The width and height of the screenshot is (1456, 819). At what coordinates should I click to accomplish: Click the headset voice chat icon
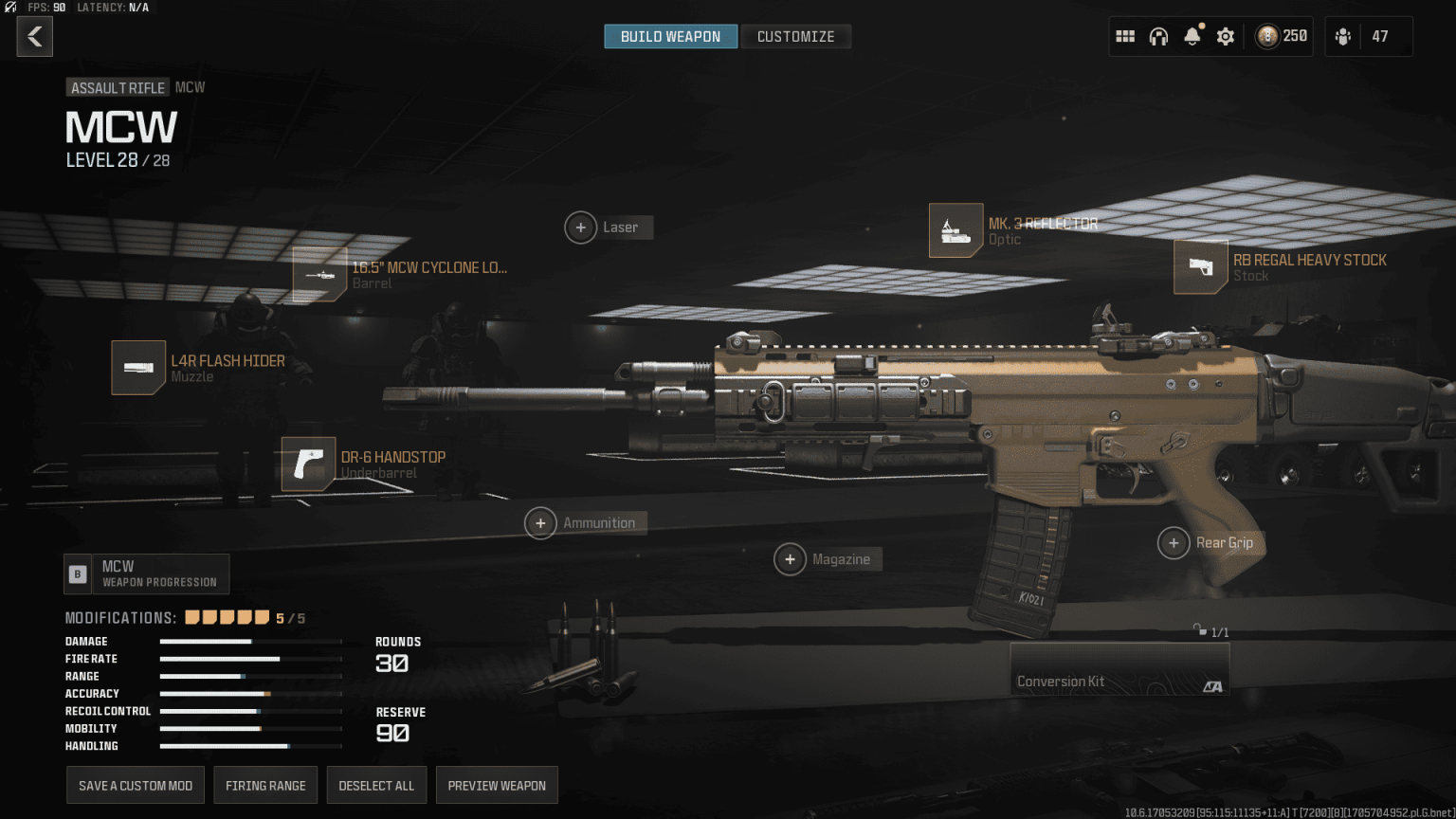(x=1158, y=37)
